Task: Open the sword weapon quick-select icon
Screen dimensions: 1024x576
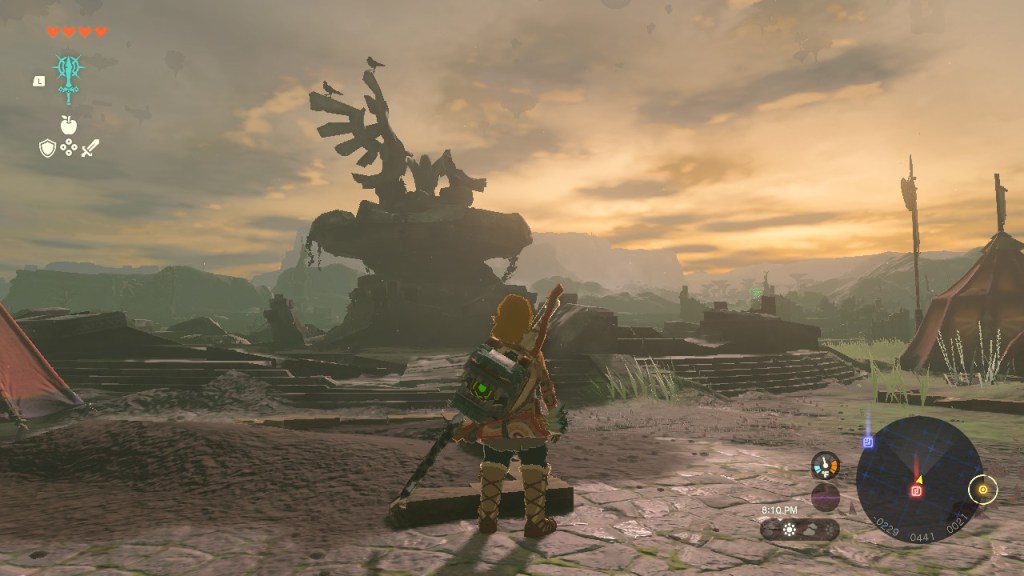Action: [x=90, y=148]
